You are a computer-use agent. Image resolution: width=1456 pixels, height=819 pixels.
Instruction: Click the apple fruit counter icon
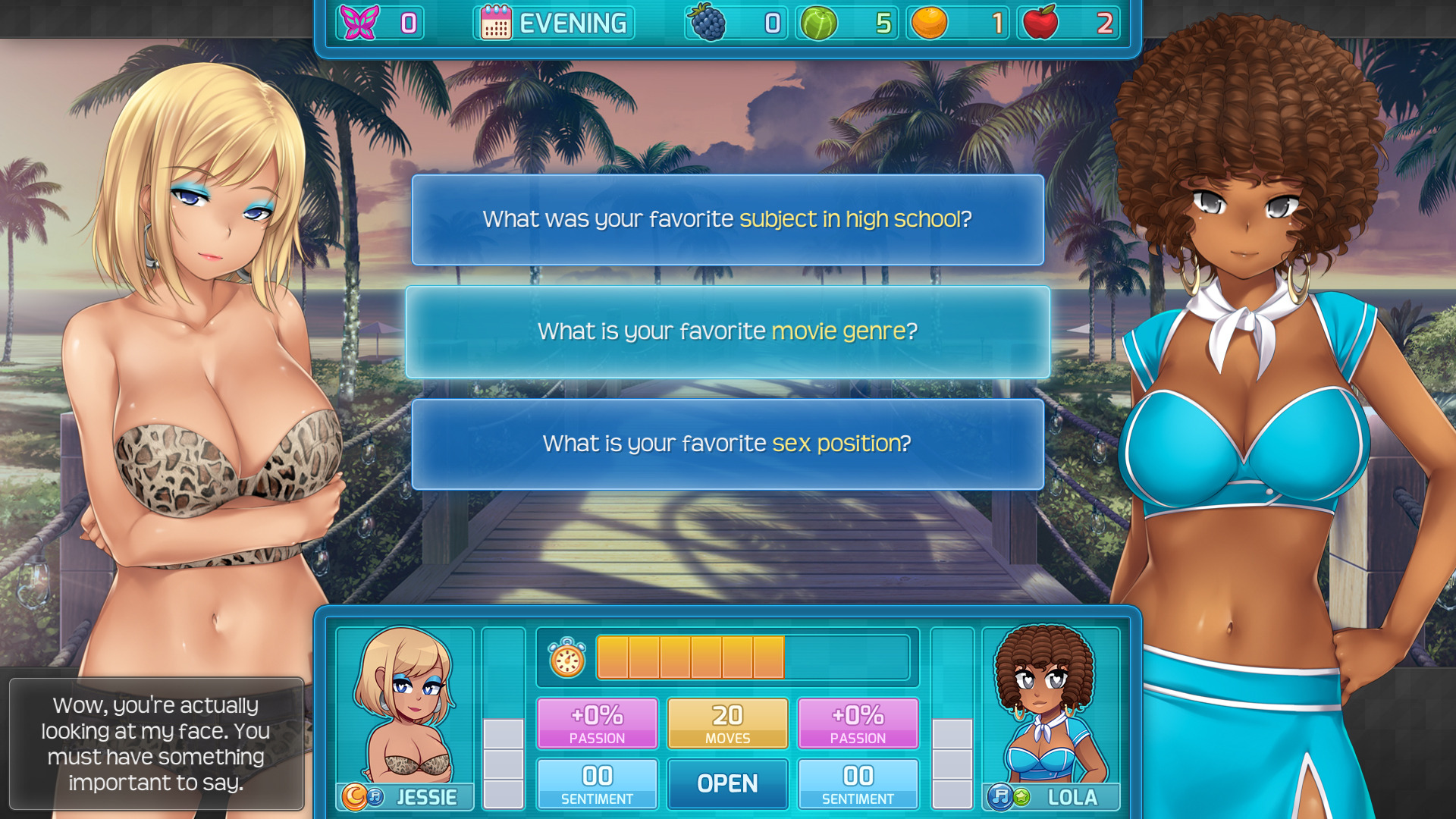click(x=1042, y=23)
